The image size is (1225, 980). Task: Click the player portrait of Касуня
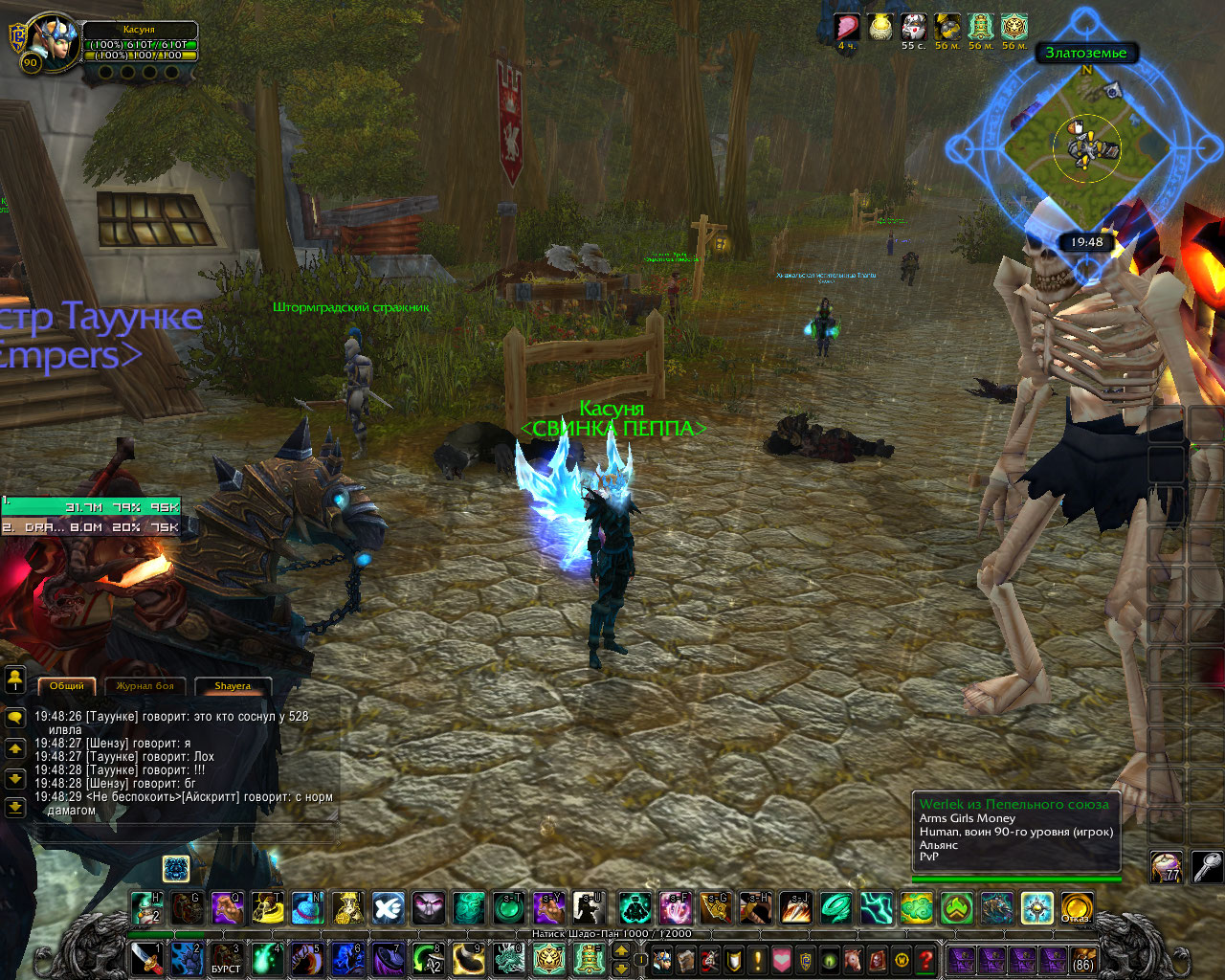[48, 42]
